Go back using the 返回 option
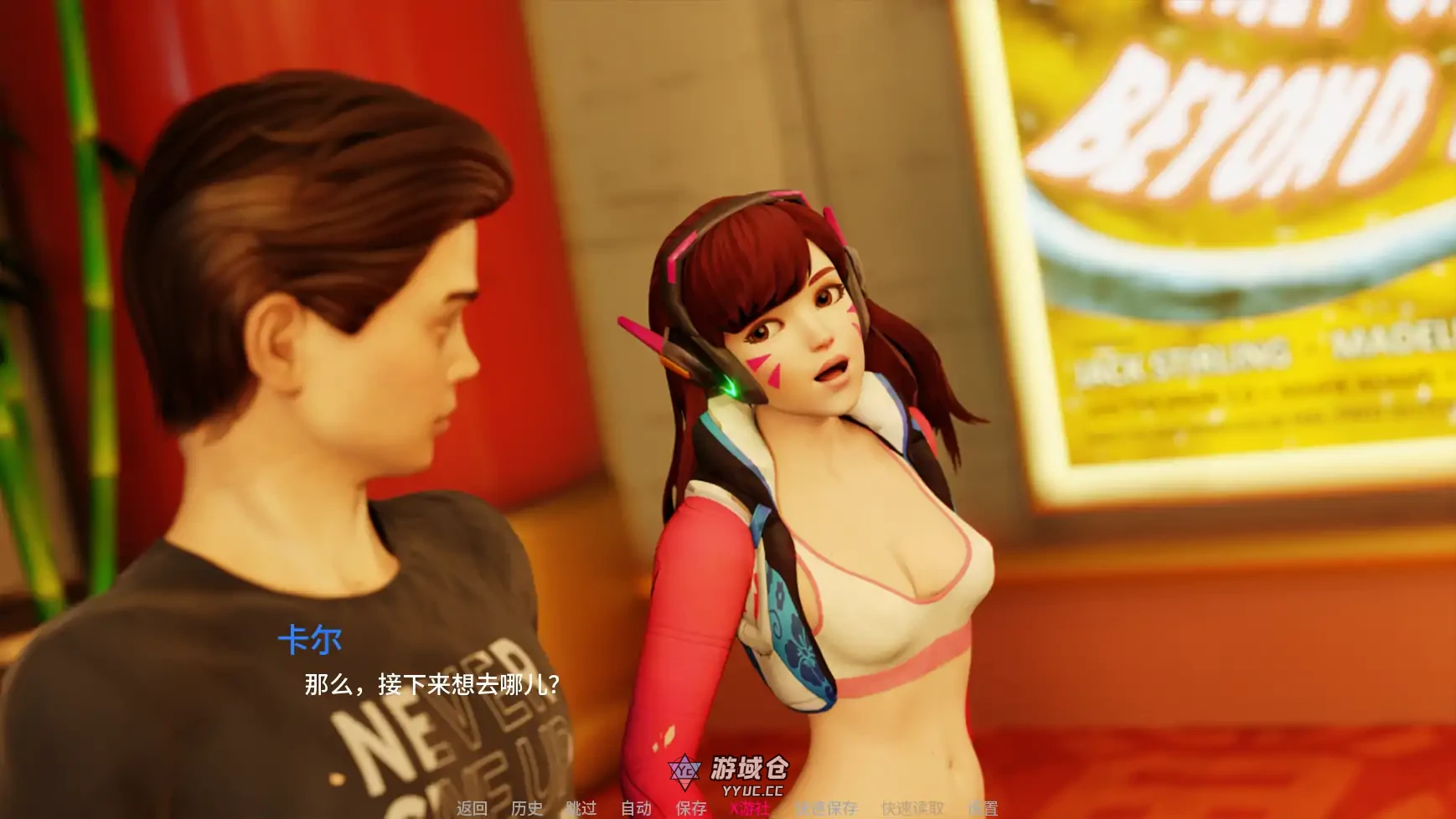Image resolution: width=1456 pixels, height=819 pixels. tap(472, 809)
